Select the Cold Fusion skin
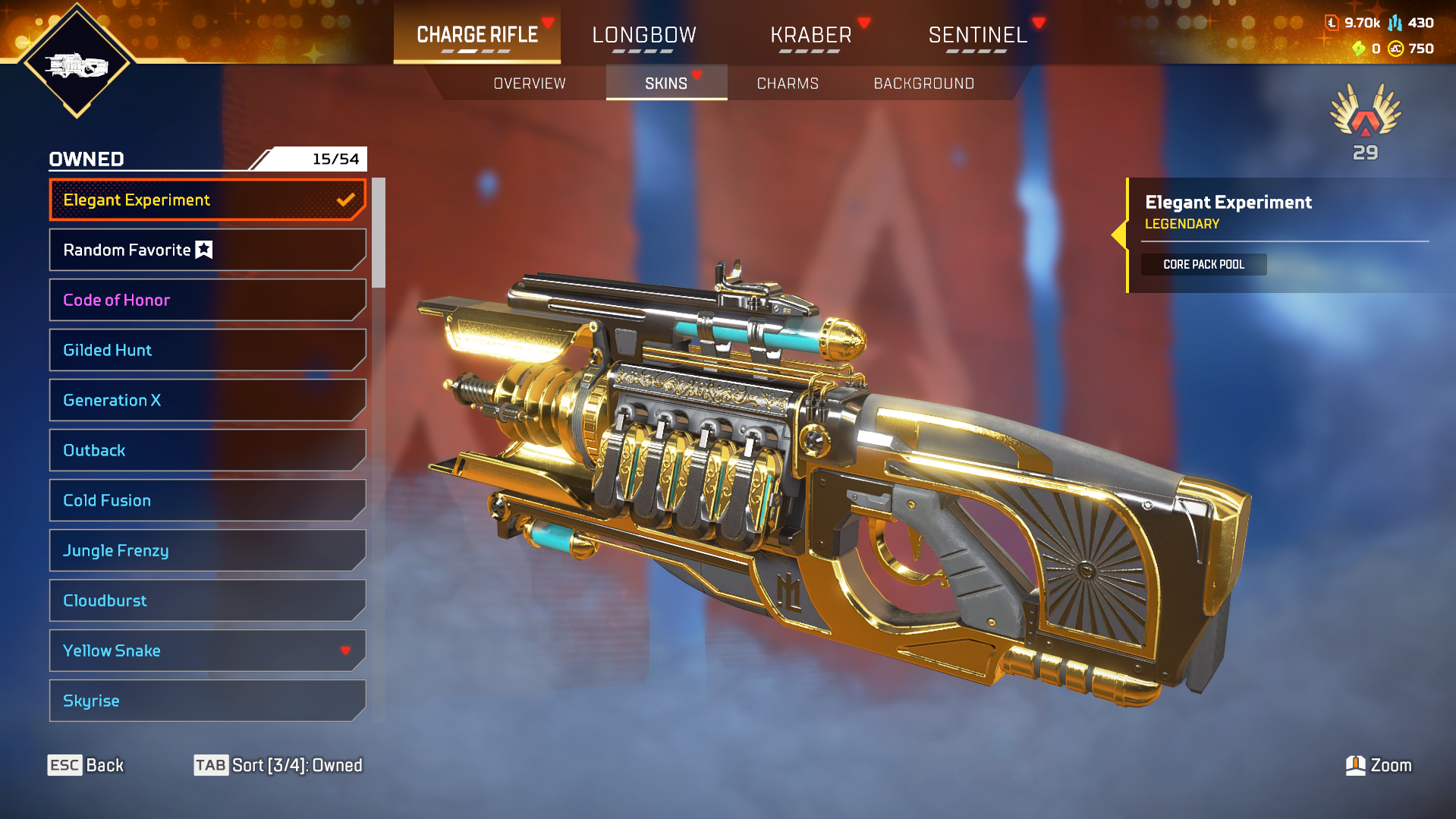The width and height of the screenshot is (1456, 819). [x=206, y=501]
